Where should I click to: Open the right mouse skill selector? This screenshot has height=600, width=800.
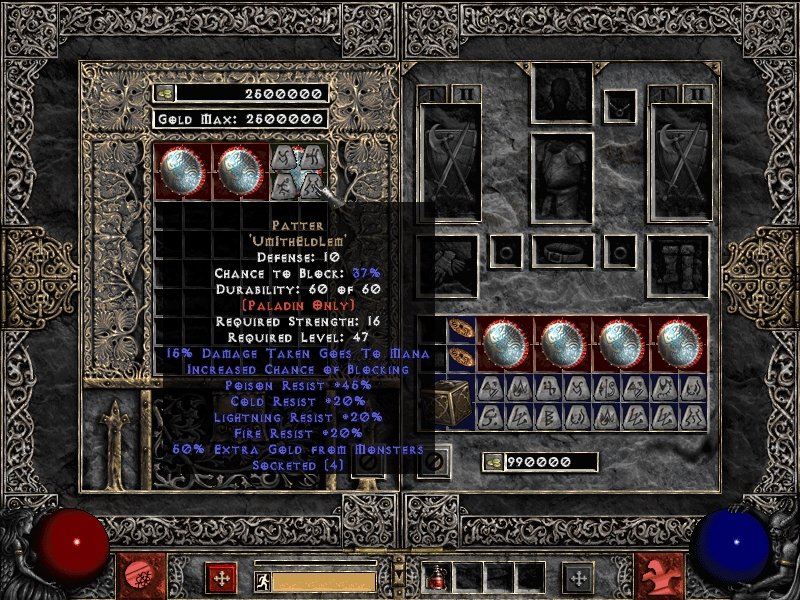(x=664, y=577)
